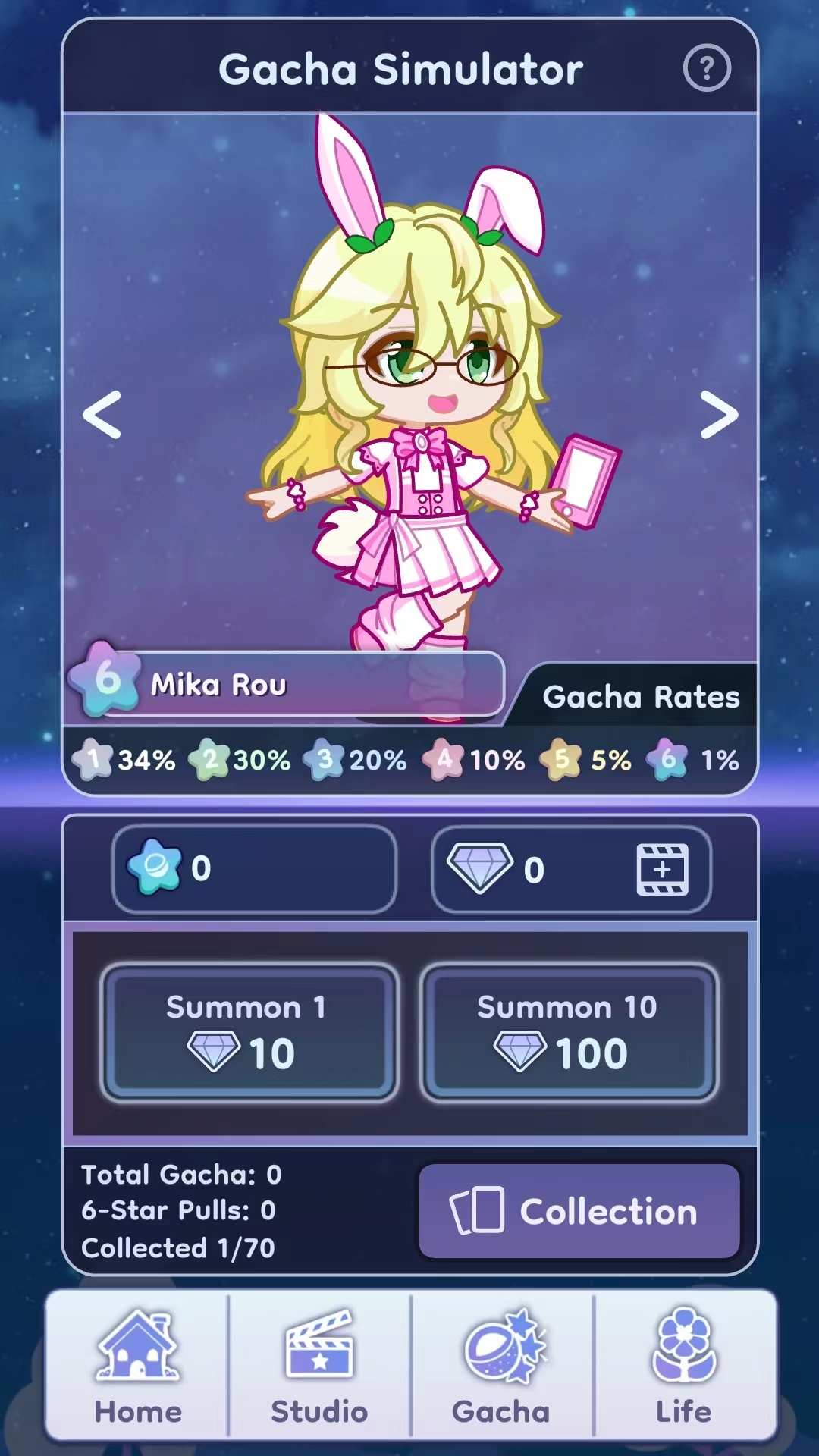Open the question mark help button

click(707, 69)
